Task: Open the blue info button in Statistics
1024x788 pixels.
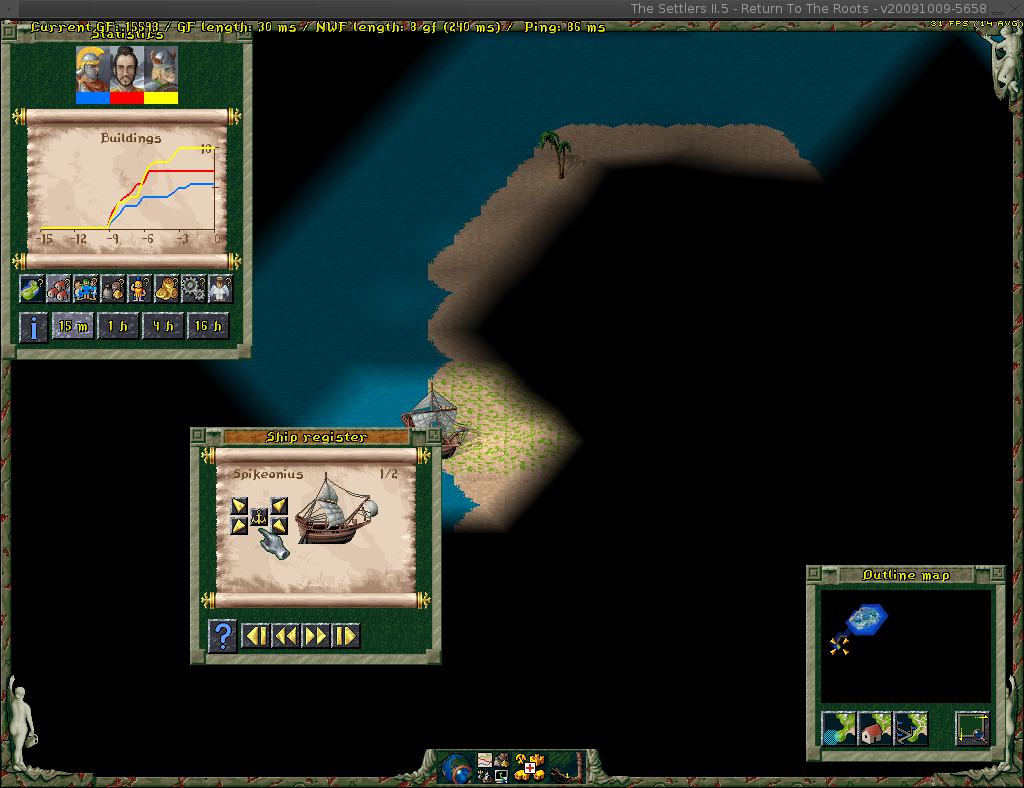Action: [33, 327]
